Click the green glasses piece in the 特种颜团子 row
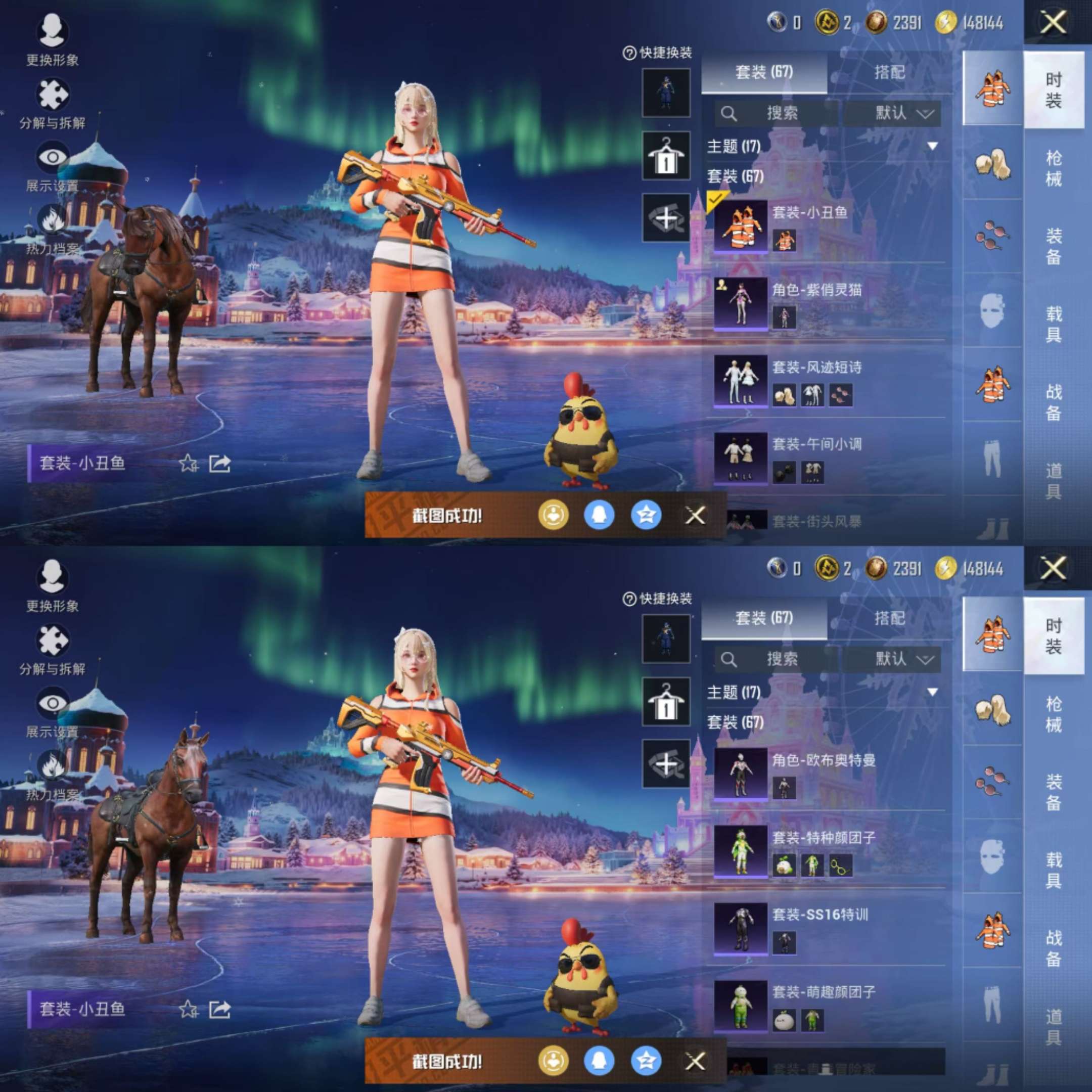1092x1092 pixels. coord(840,866)
